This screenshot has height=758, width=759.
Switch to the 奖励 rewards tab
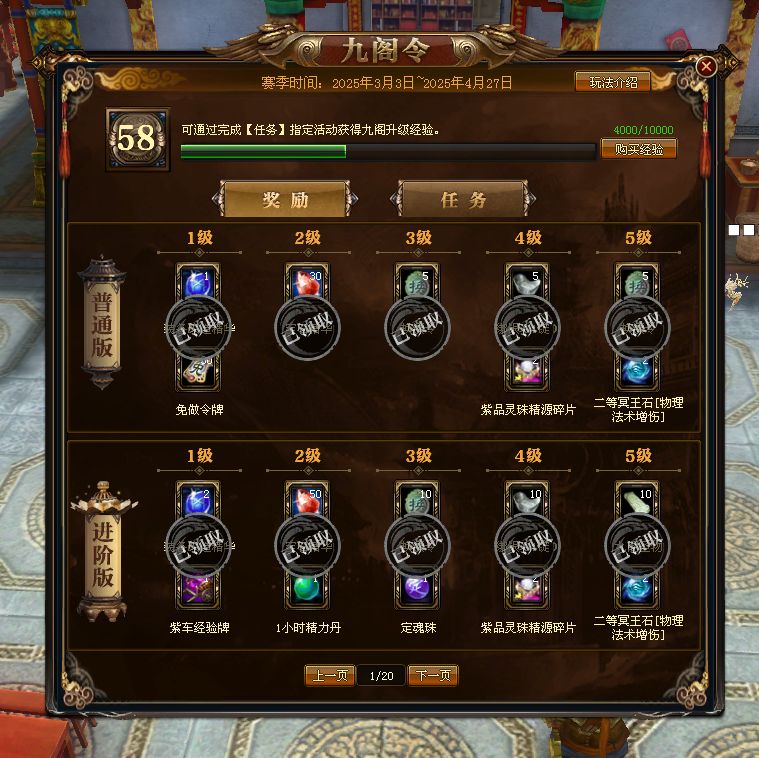coord(285,199)
